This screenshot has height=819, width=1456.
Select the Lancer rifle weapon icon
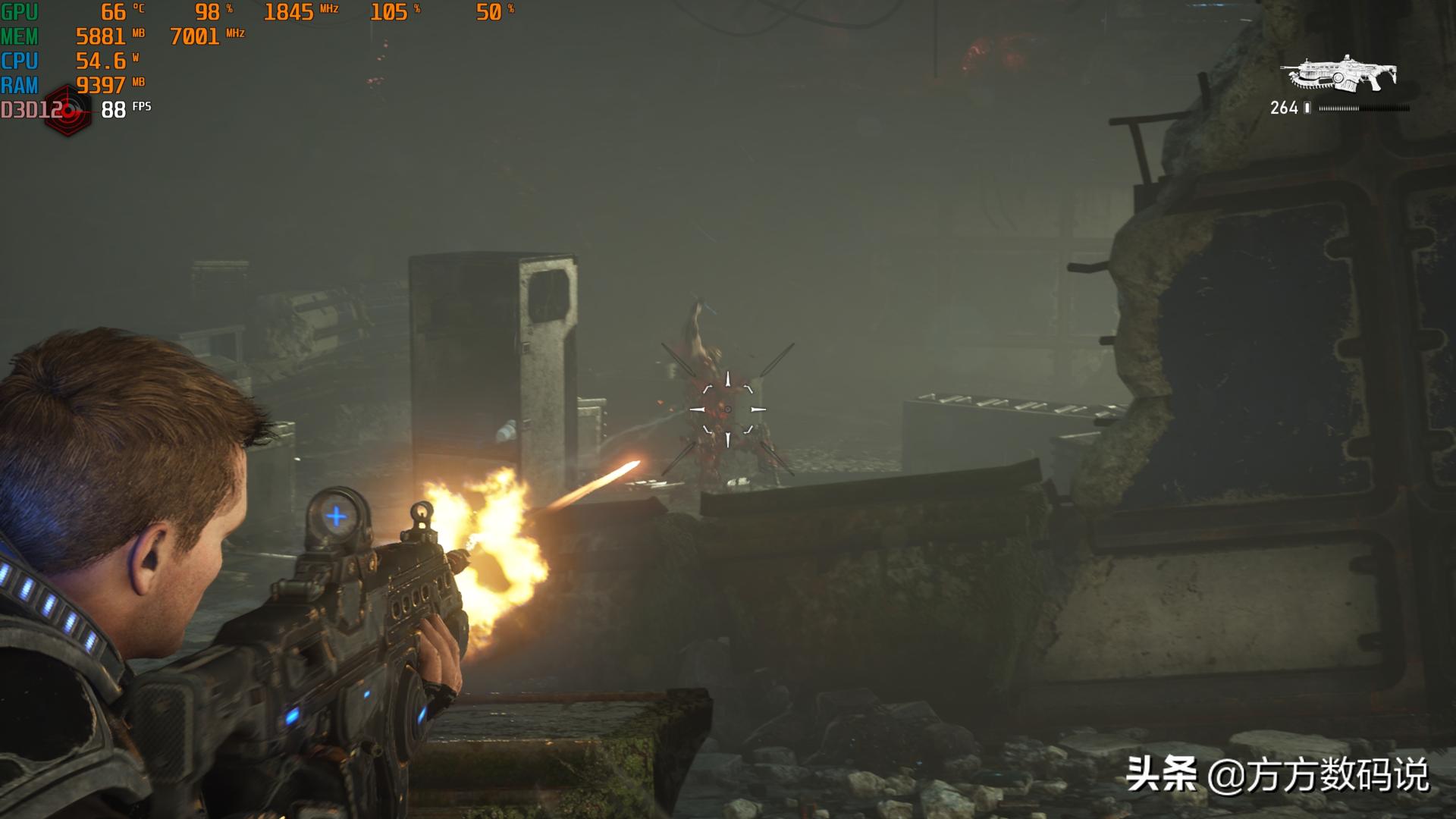[x=1338, y=74]
